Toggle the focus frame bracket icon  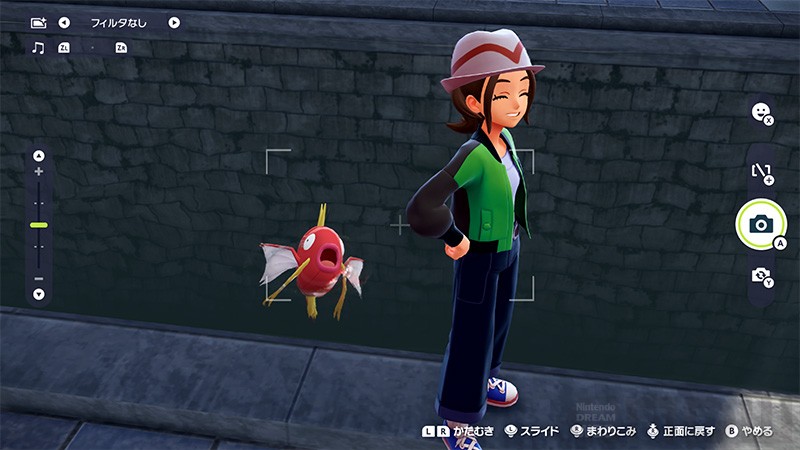point(760,171)
